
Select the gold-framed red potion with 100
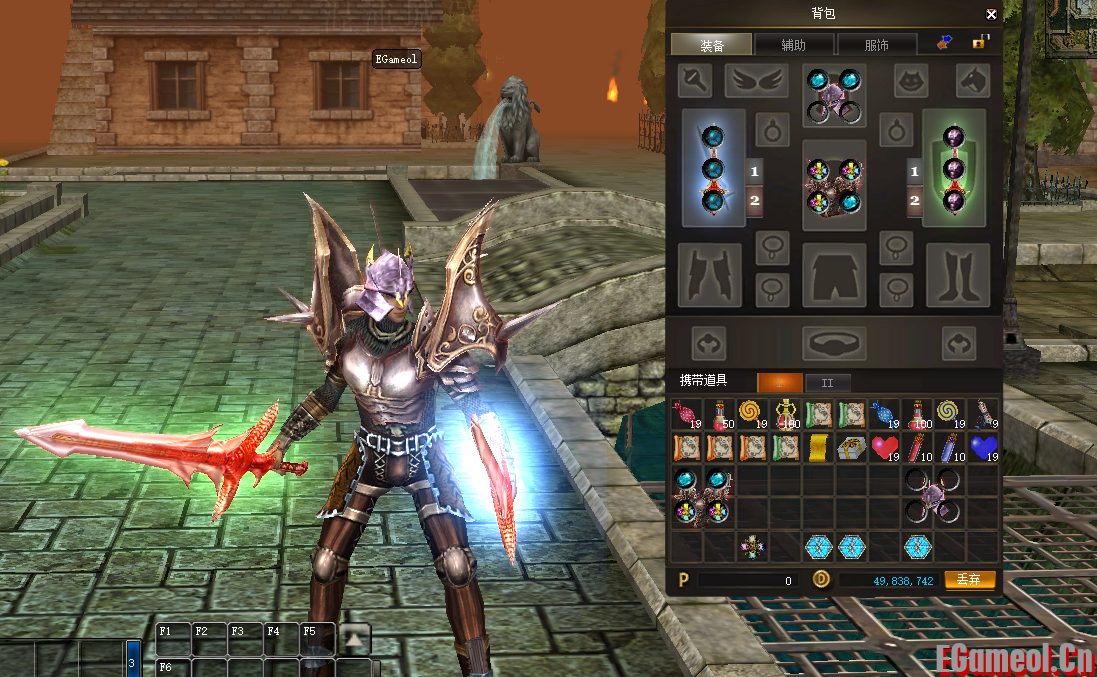point(785,414)
